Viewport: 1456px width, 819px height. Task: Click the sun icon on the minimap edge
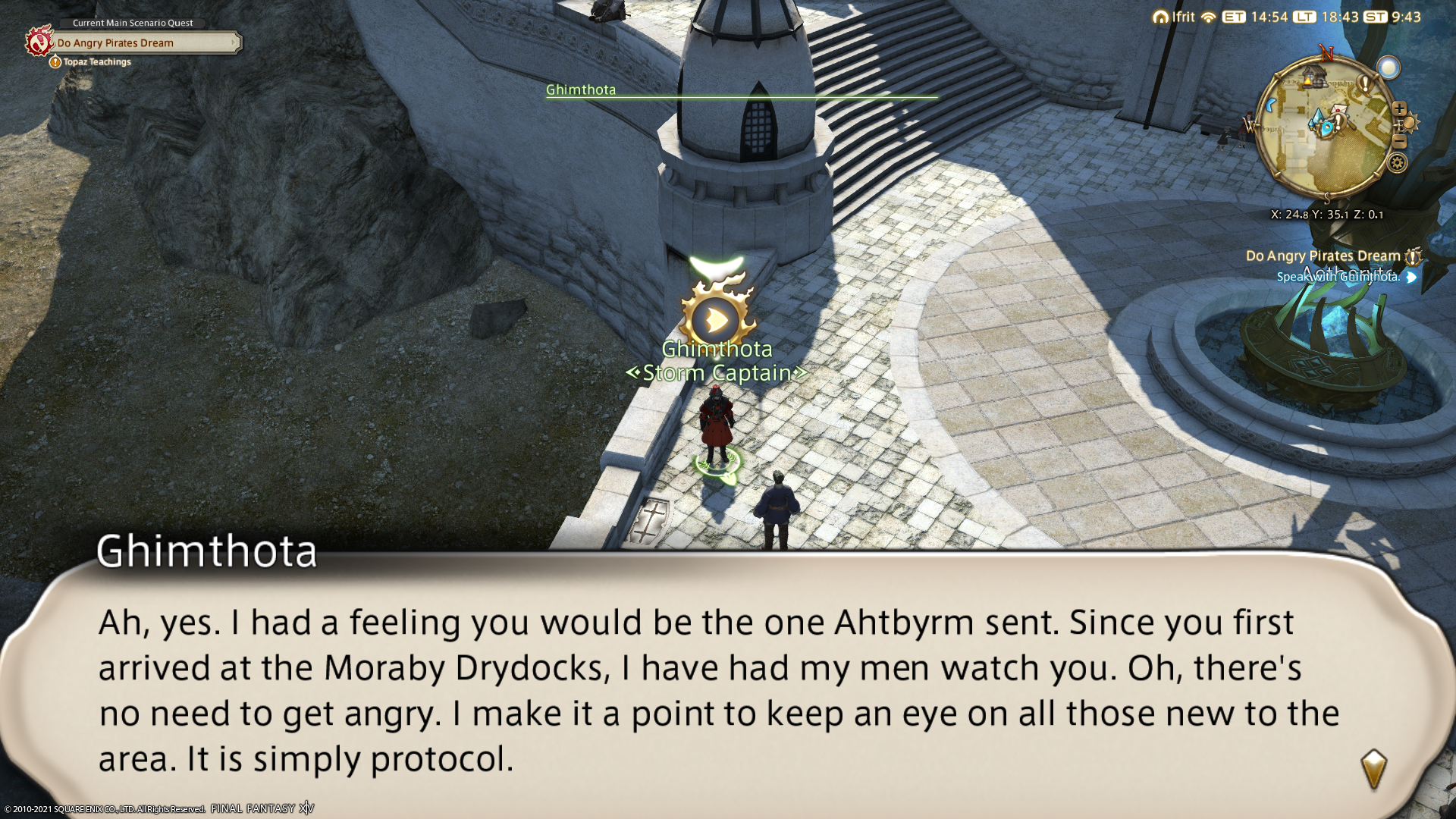click(x=1410, y=123)
